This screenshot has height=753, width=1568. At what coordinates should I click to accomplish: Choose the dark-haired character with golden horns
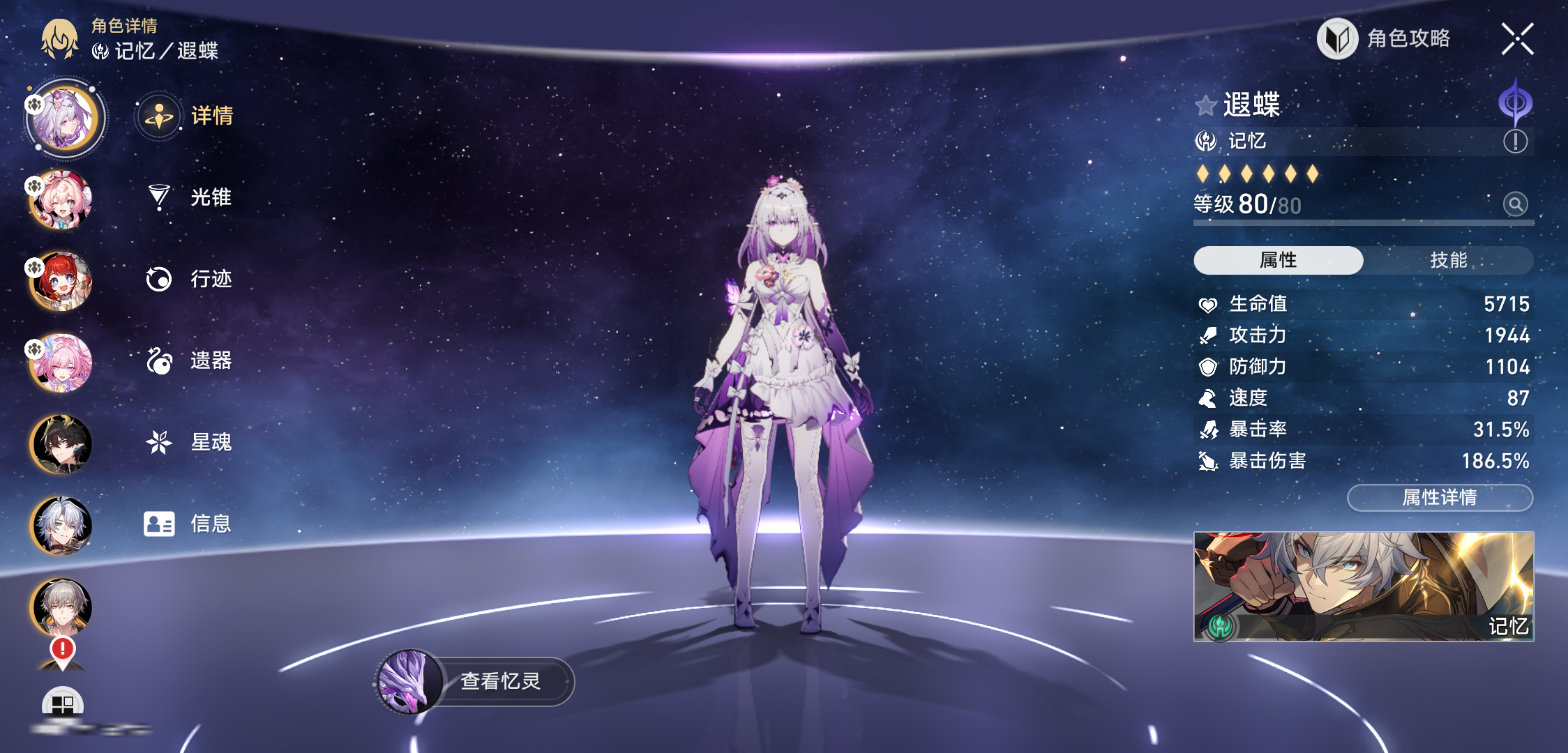pos(61,445)
